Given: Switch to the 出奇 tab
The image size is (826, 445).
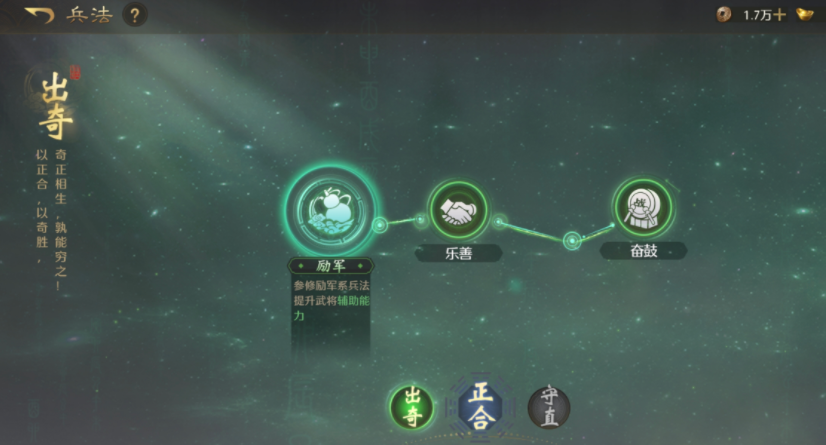Looking at the screenshot, I should (412, 408).
